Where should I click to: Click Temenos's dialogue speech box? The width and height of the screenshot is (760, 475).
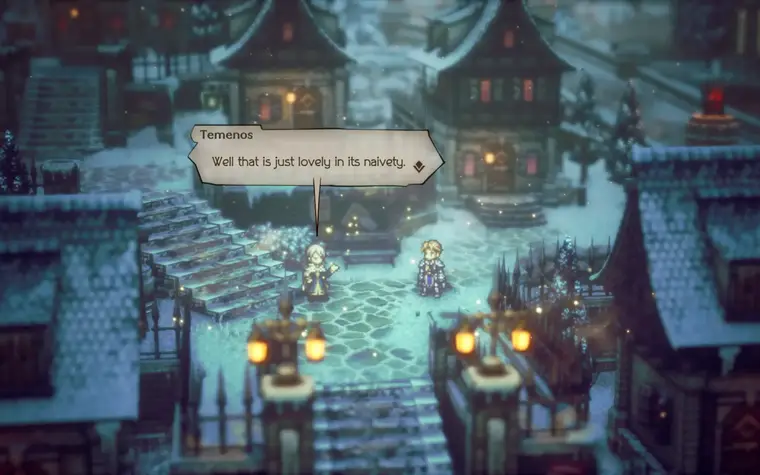coord(314,152)
